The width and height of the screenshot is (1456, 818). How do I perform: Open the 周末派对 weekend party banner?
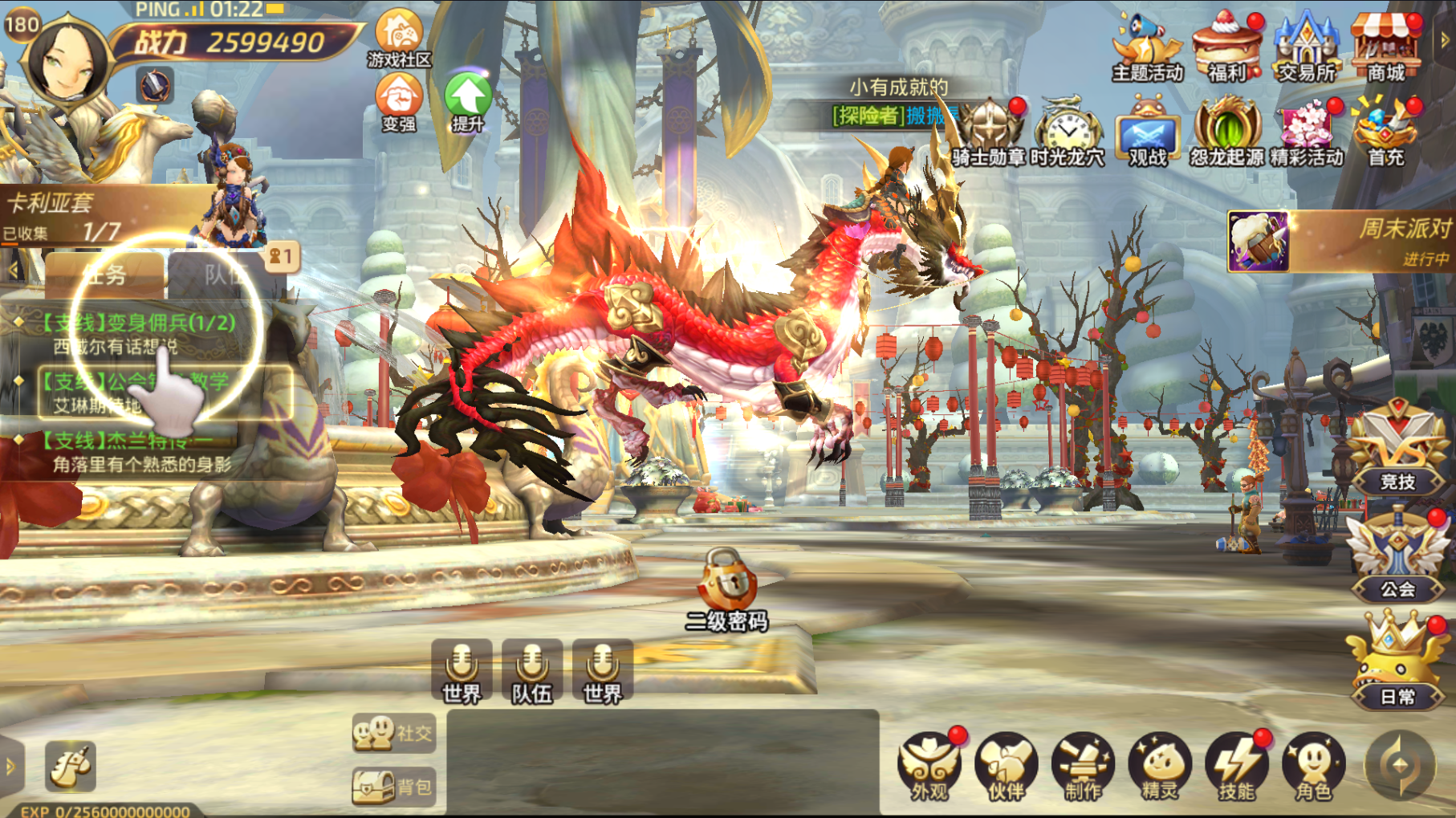1340,242
